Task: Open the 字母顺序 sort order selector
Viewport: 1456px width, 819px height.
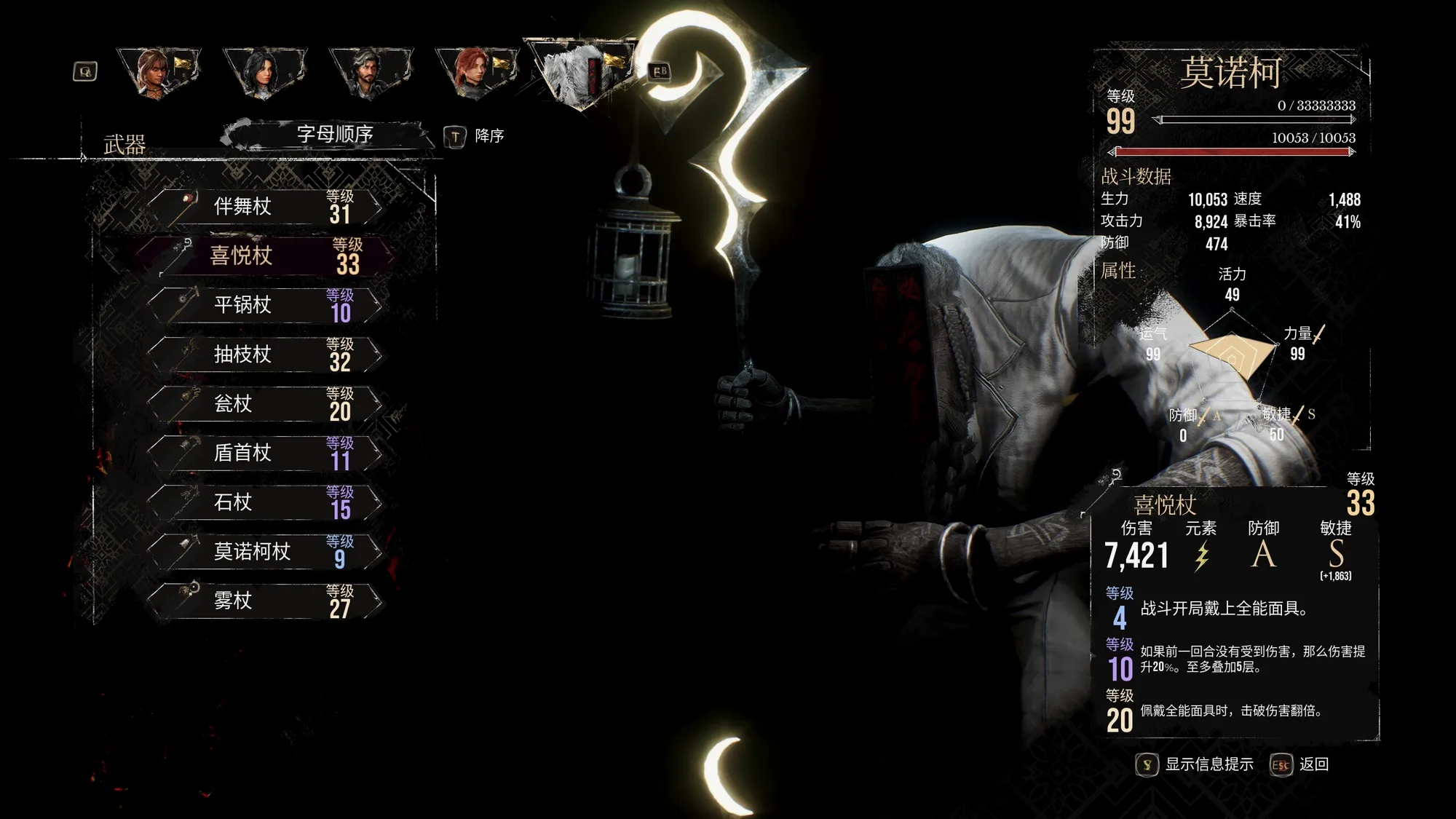Action: [x=334, y=135]
